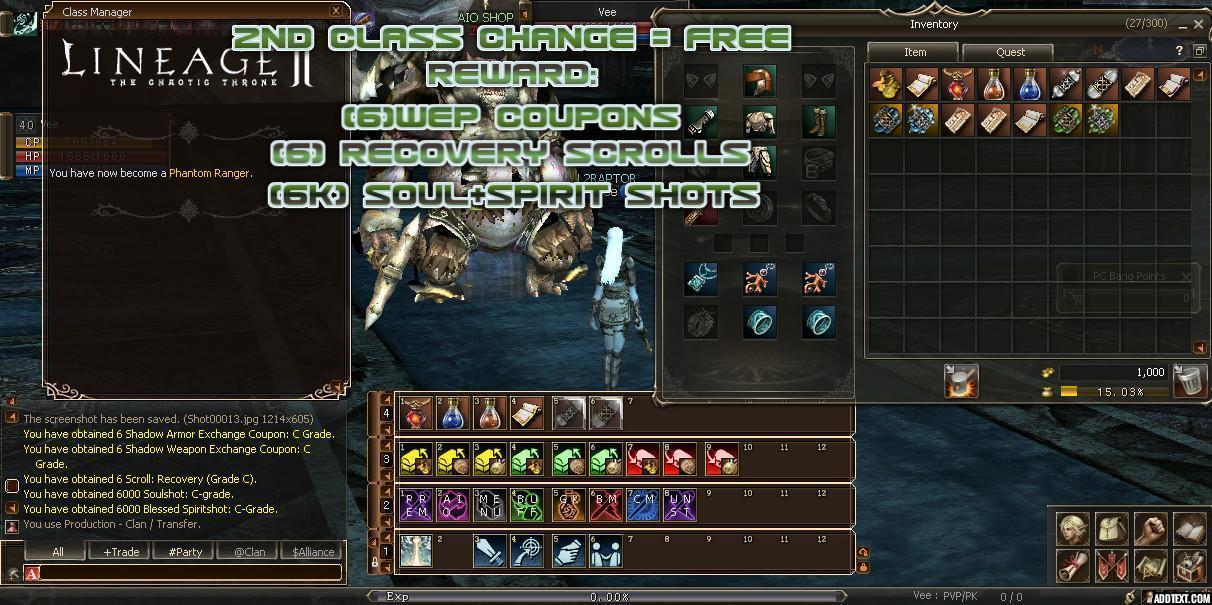
Task: Activate the sword attack action on hotbar 1
Action: 489,552
